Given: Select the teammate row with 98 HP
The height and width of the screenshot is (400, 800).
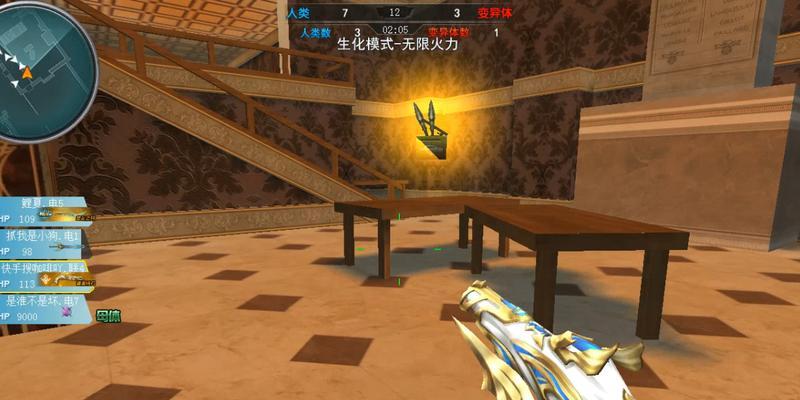Looking at the screenshot, I should coord(40,243).
